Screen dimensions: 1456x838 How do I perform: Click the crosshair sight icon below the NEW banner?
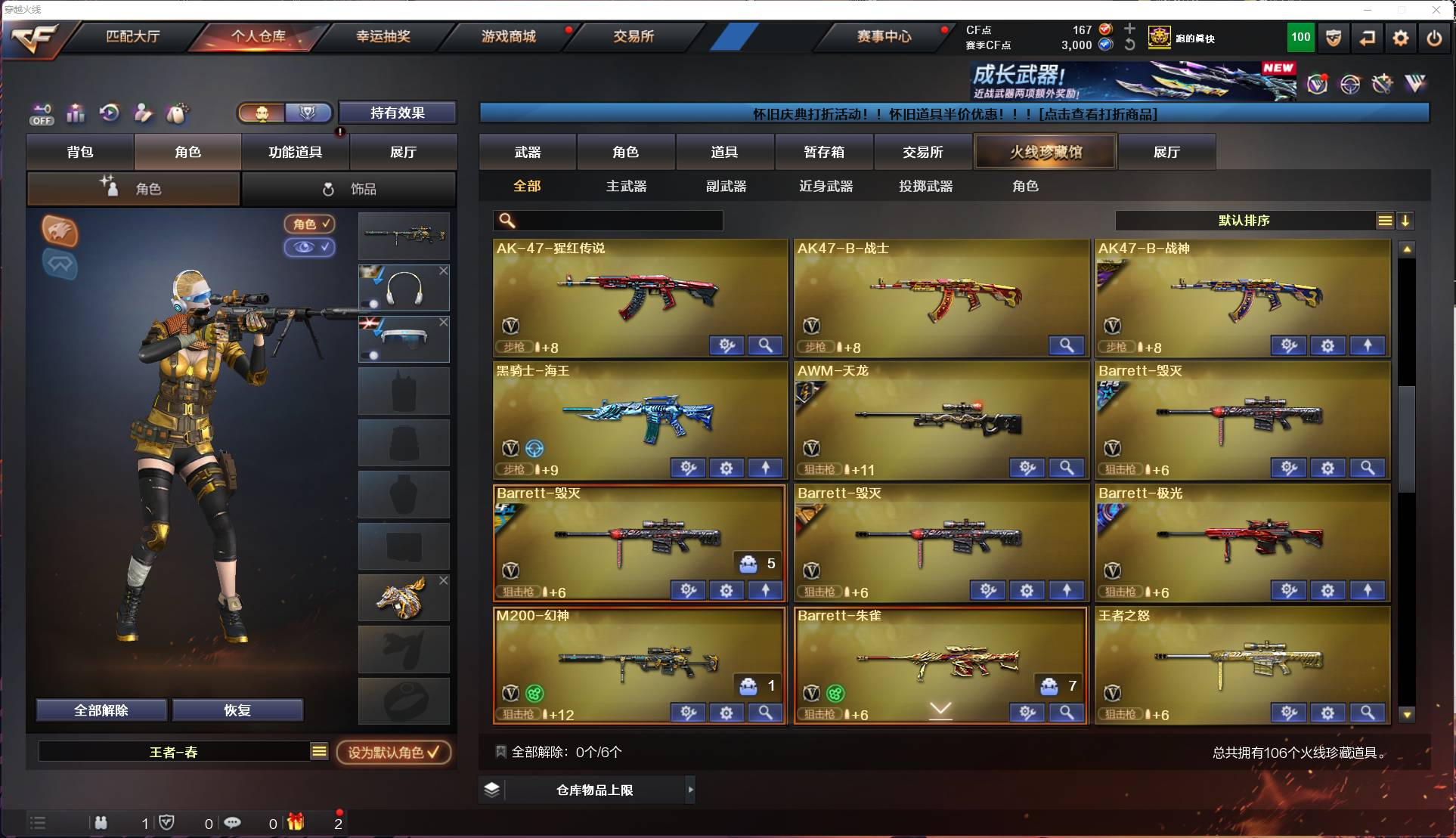pos(1349,85)
